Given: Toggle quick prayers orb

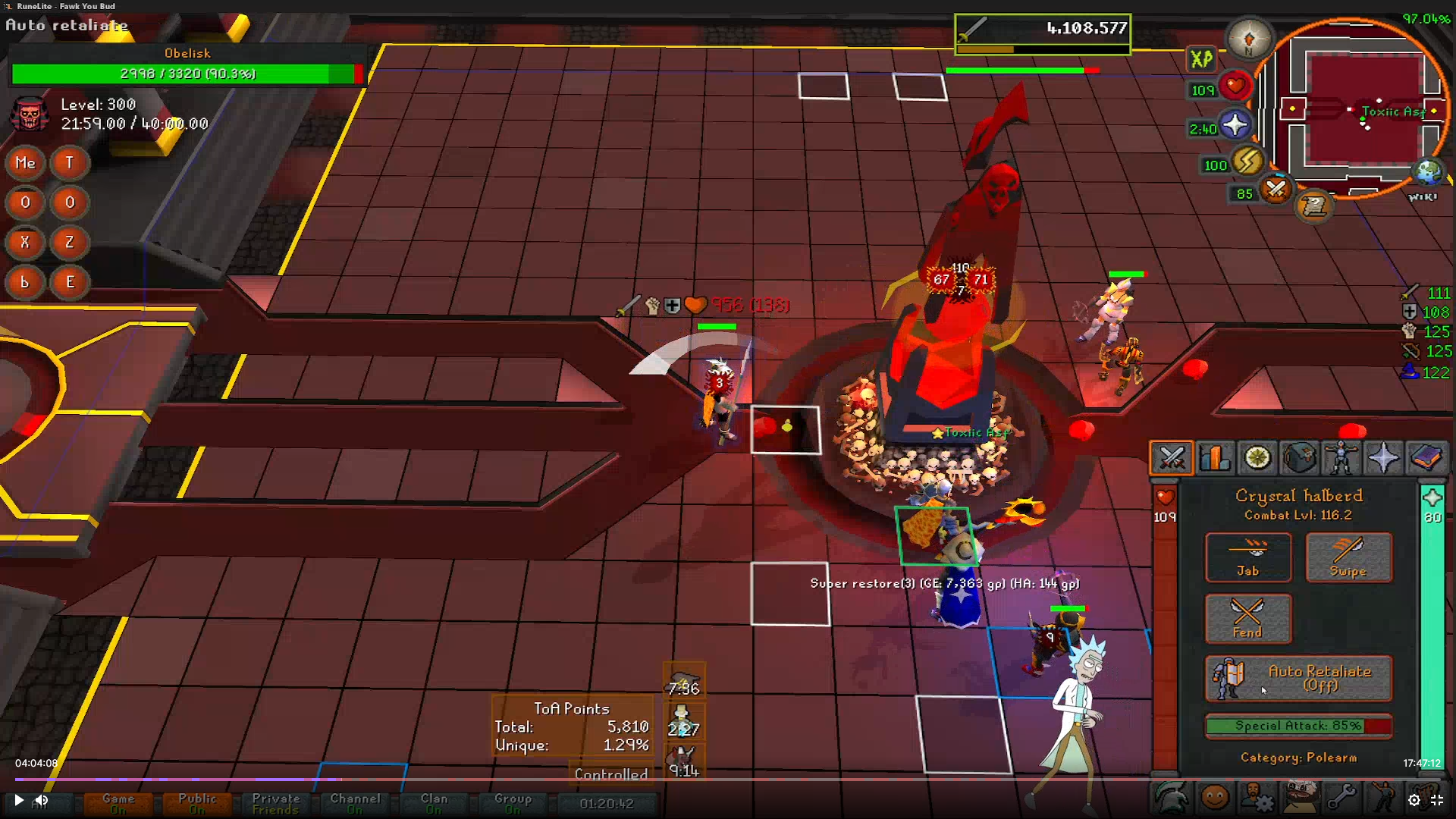Looking at the screenshot, I should (1235, 125).
